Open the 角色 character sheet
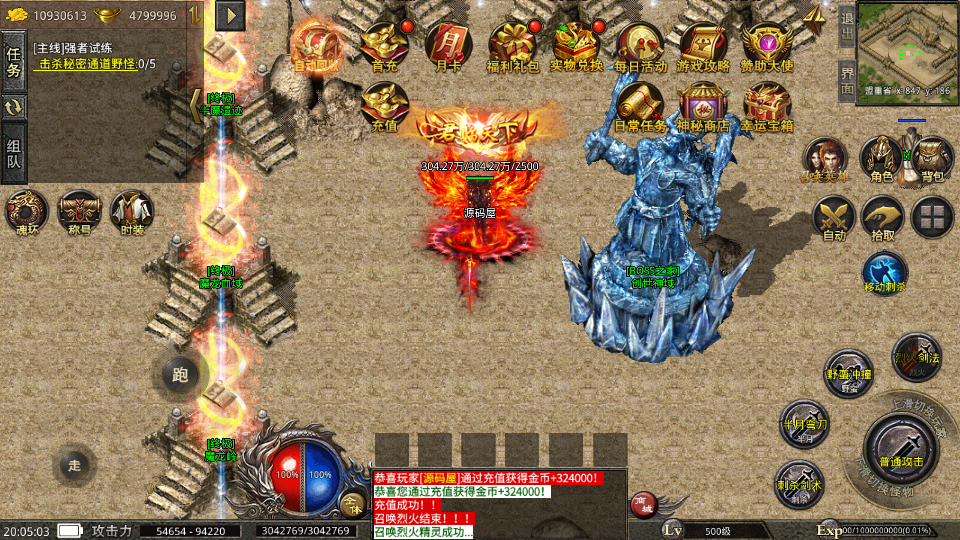This screenshot has height=540, width=960. [882, 158]
